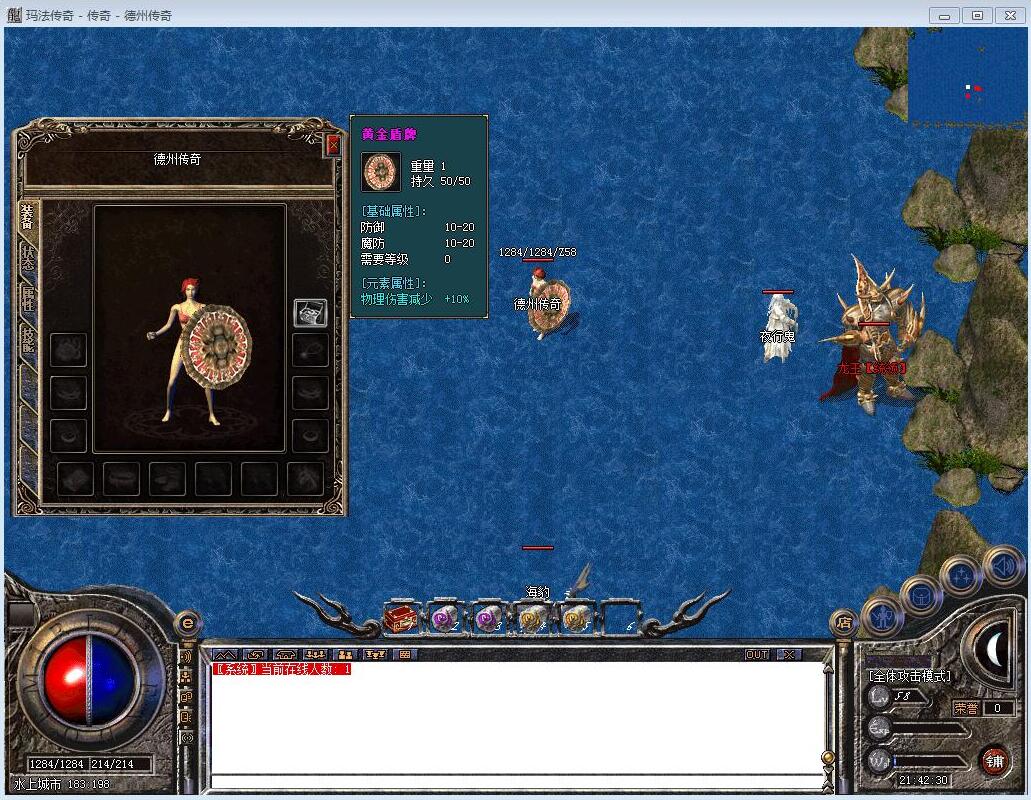Click the OUT button above chat
The width and height of the screenshot is (1031, 800).
click(x=758, y=654)
